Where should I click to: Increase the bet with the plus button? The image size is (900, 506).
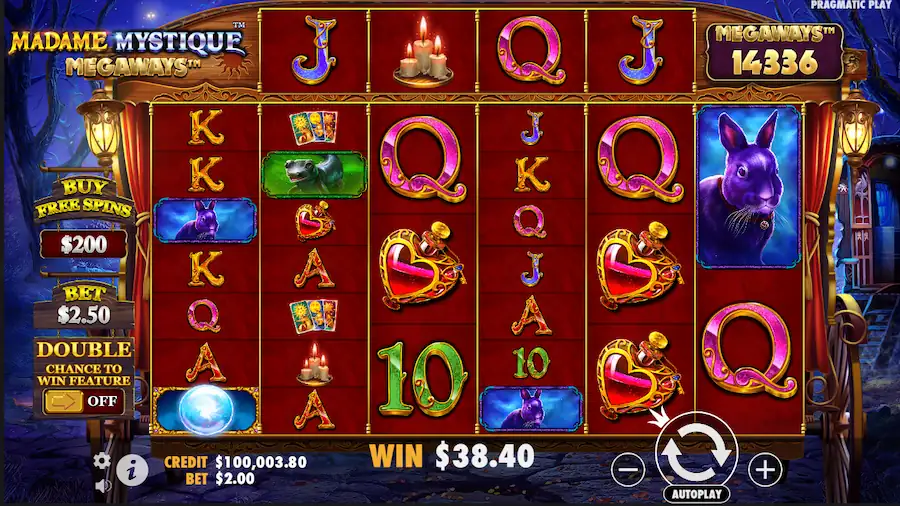click(x=765, y=468)
